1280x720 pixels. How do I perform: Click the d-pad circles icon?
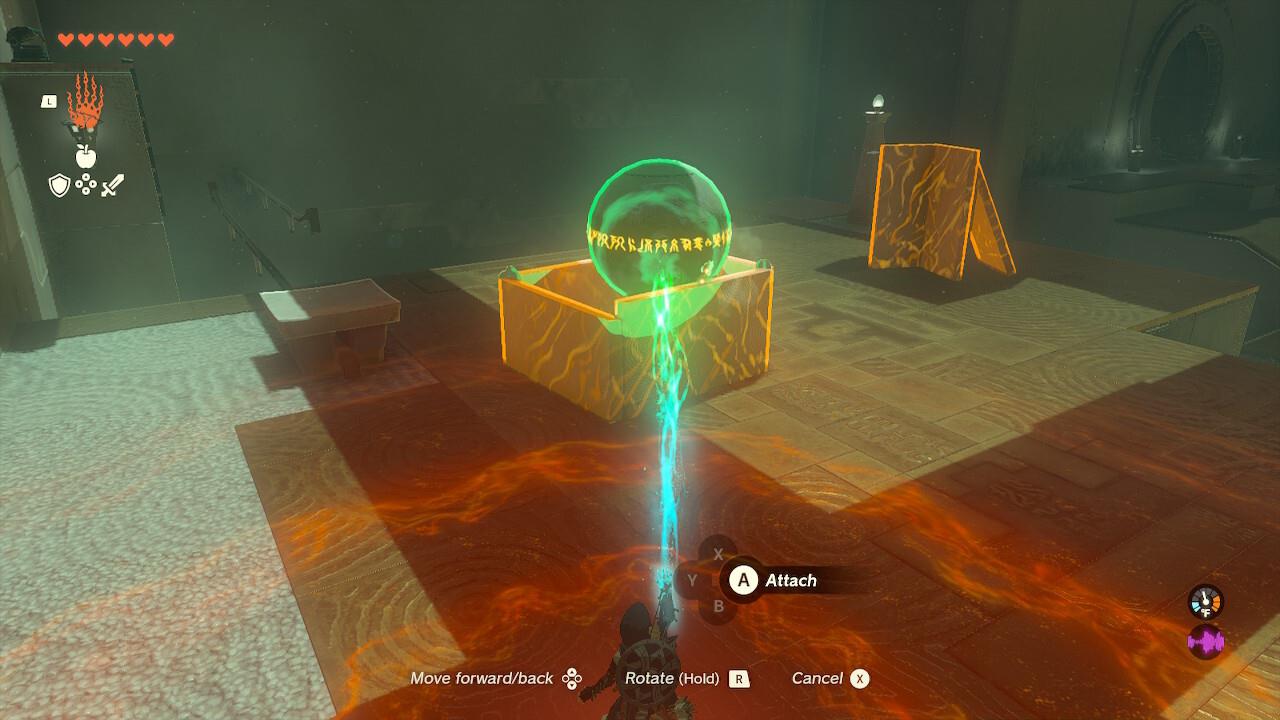tap(86, 183)
